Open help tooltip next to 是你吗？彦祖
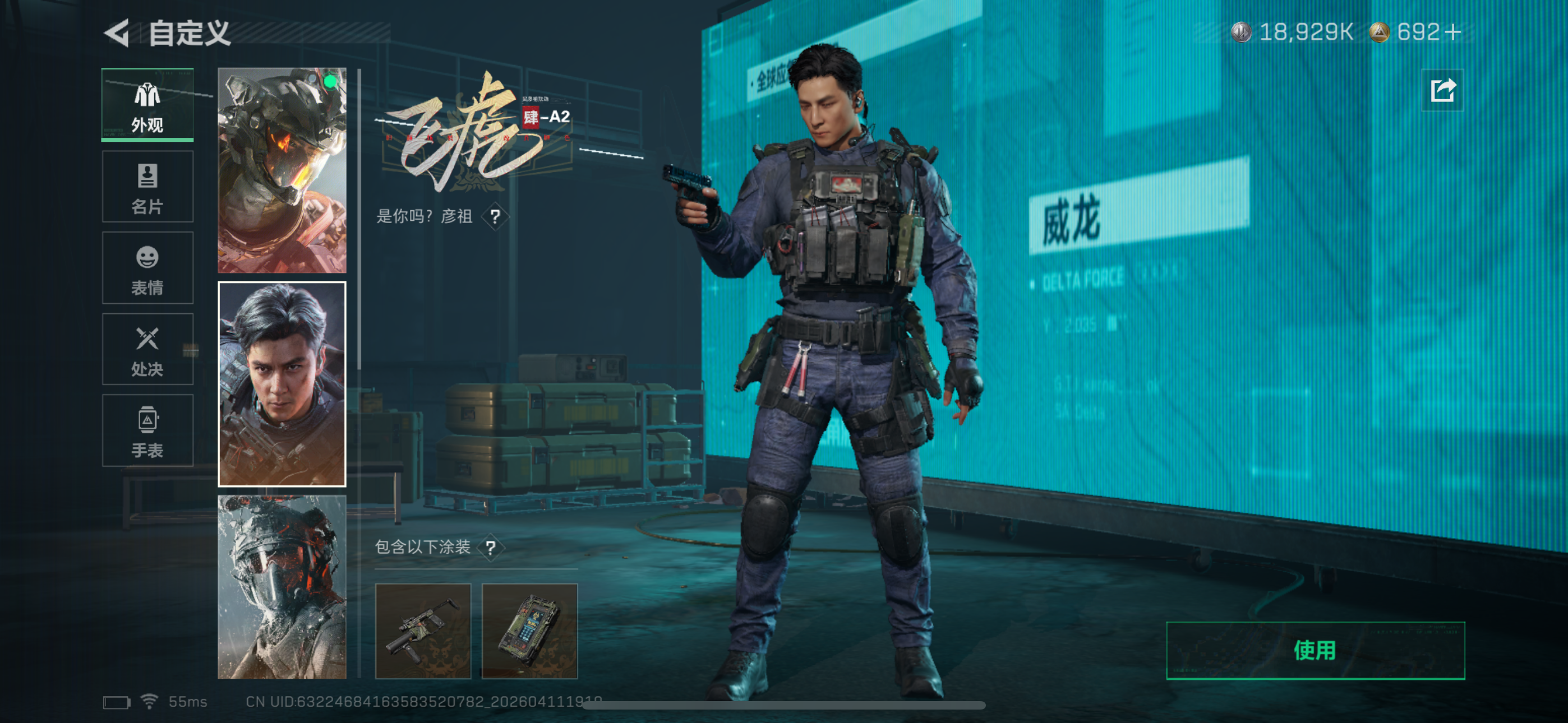The height and width of the screenshot is (723, 1568). click(497, 217)
